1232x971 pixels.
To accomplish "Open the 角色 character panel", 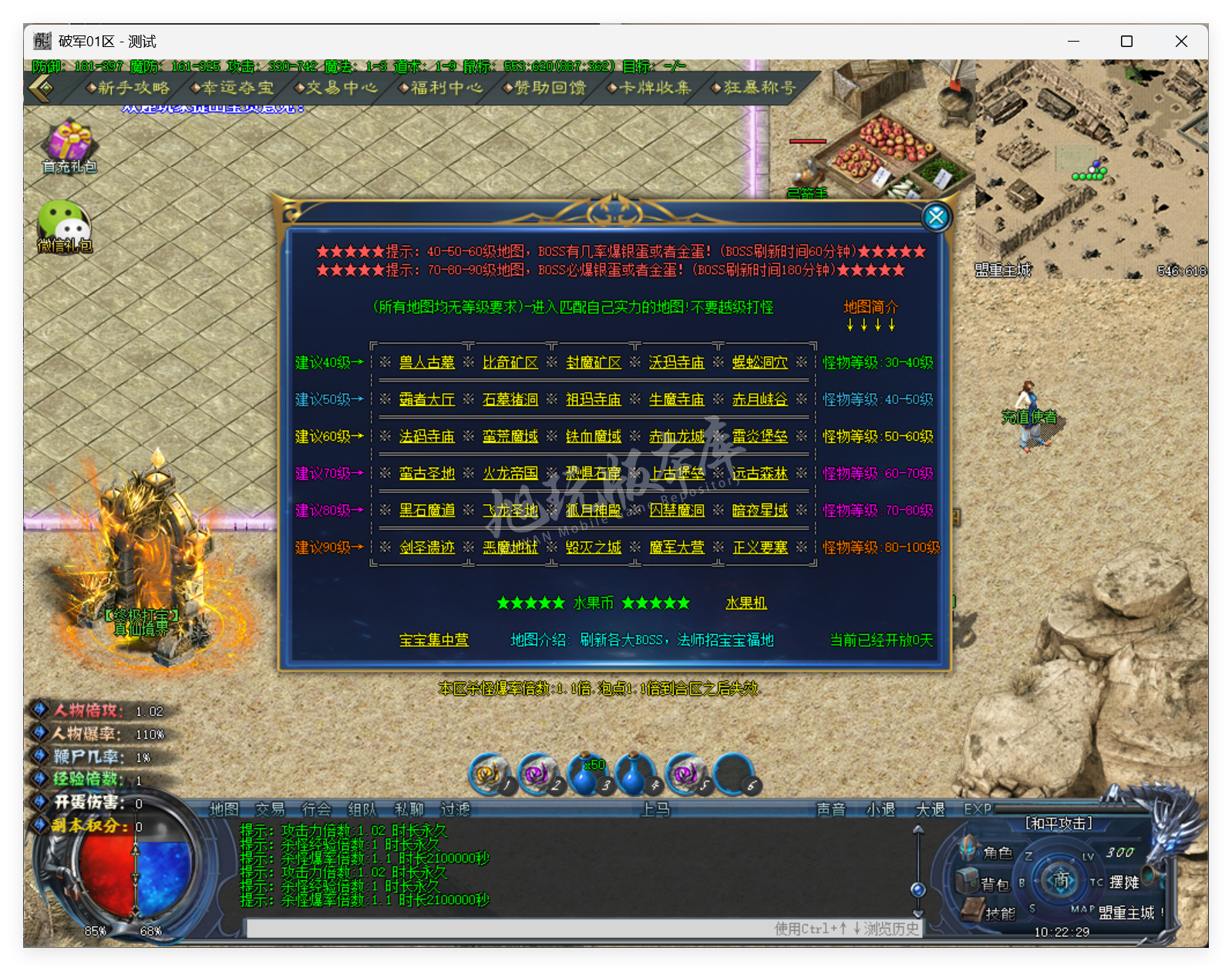I will coord(995,852).
